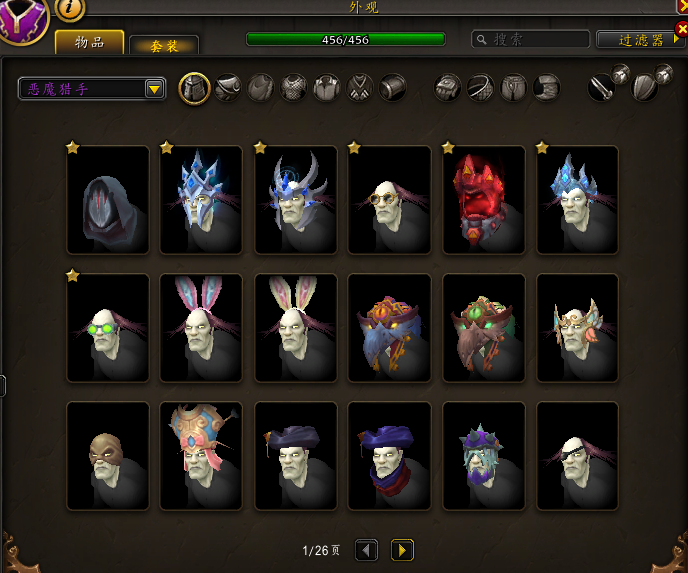The image size is (688, 573).
Task: Choose the gold-rimmed glasses appearance
Action: (390, 200)
